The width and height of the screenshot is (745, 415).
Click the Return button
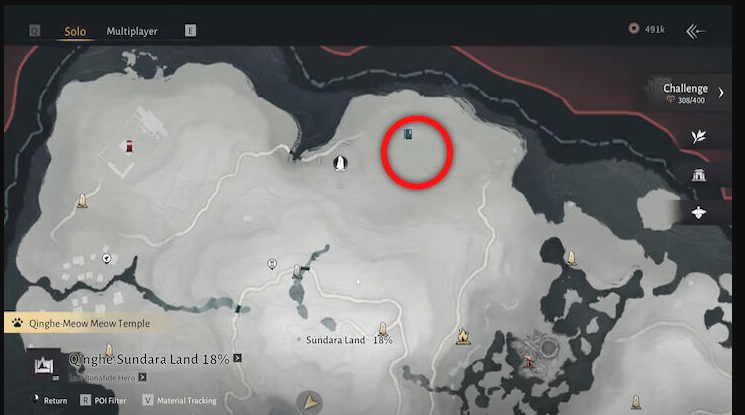[50, 401]
